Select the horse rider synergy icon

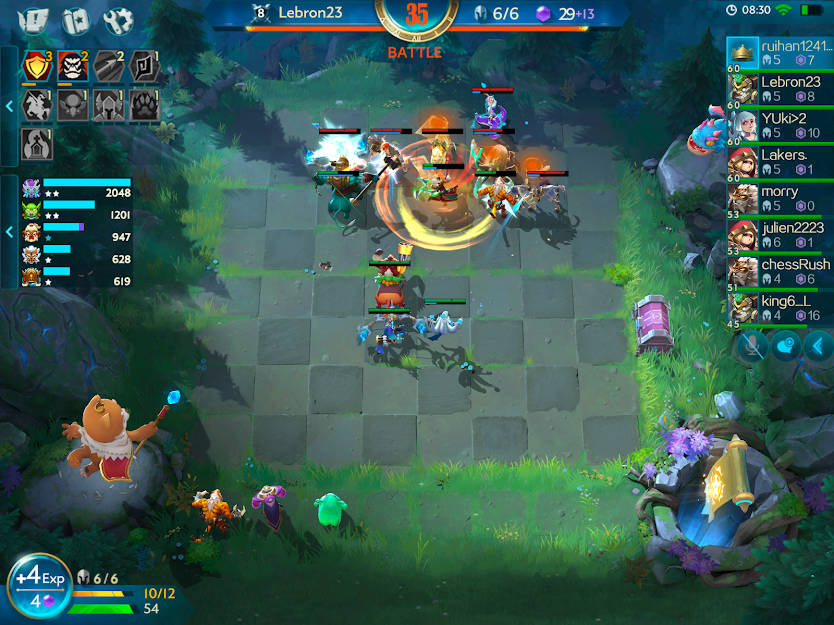point(37,105)
